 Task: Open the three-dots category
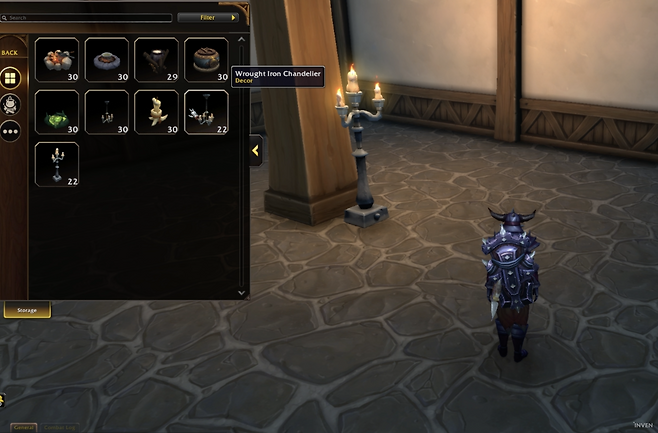pyautogui.click(x=10, y=130)
